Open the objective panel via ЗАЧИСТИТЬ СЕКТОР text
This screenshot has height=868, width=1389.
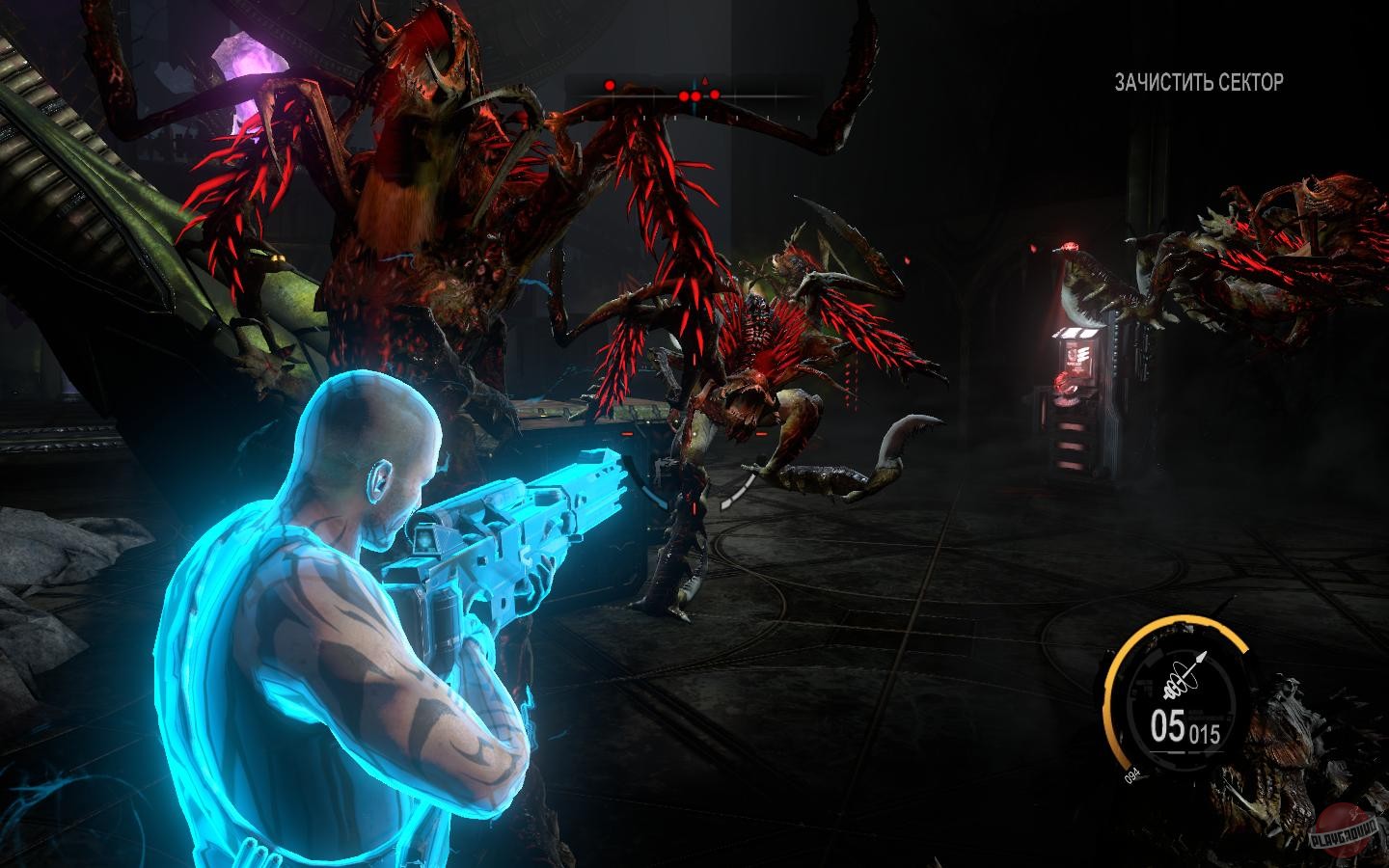click(1197, 81)
